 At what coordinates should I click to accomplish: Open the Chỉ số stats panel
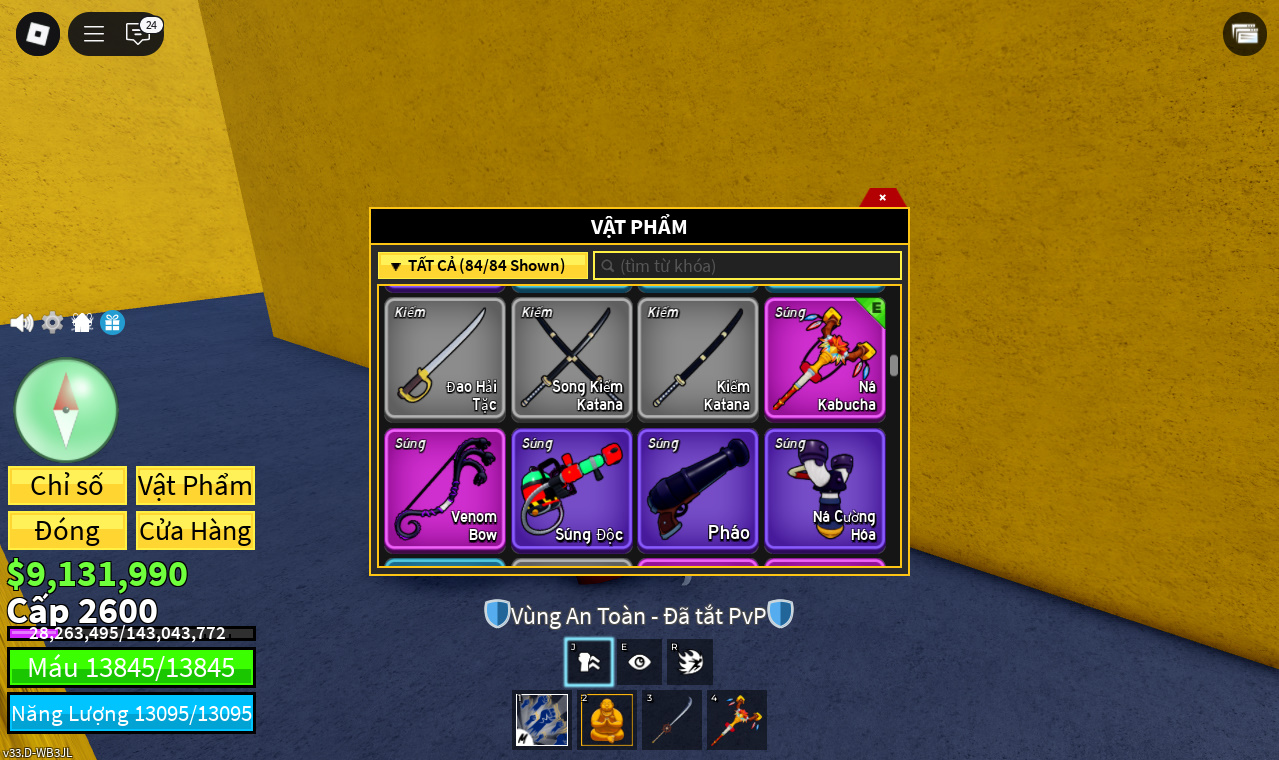[67, 485]
